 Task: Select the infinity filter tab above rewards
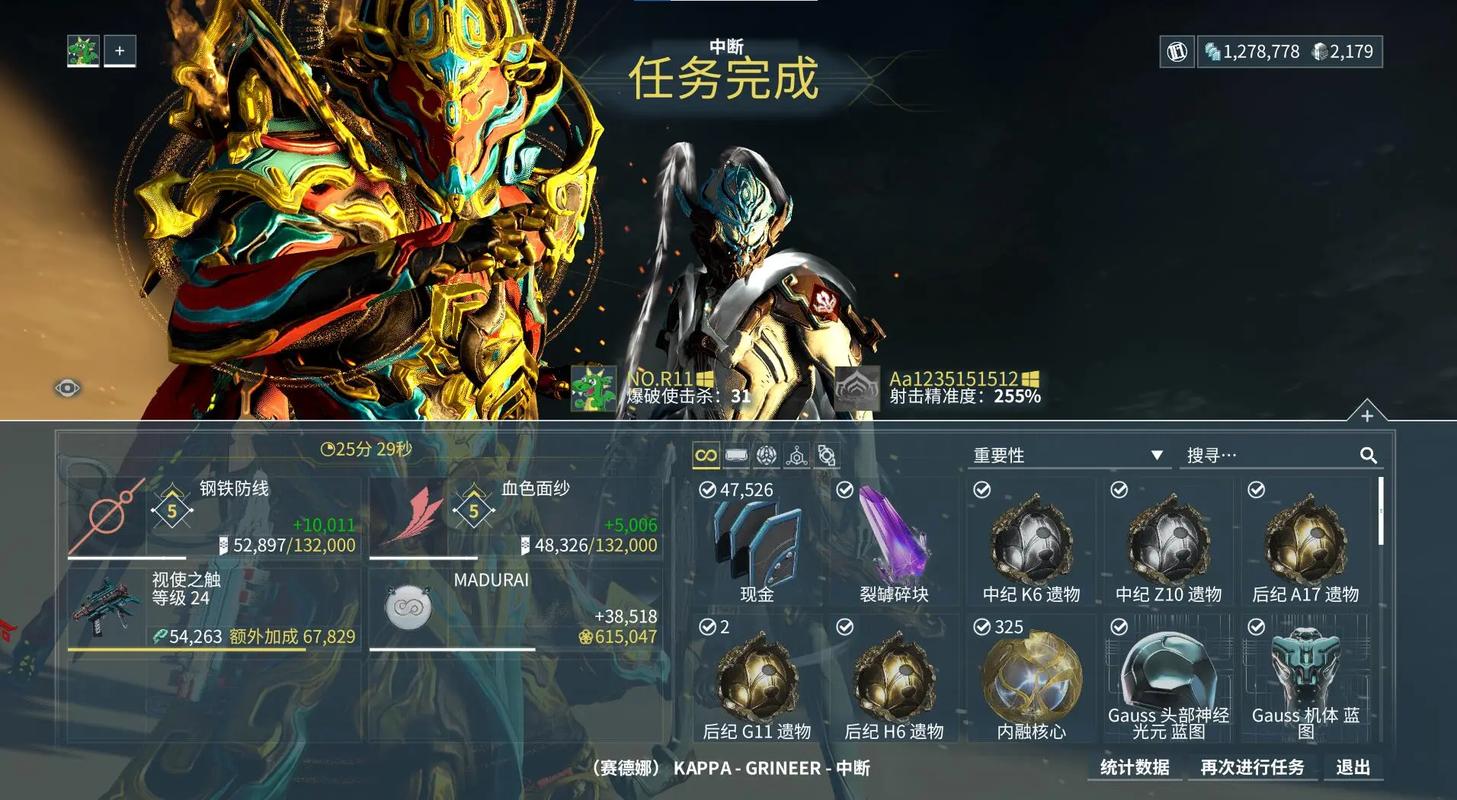point(706,454)
